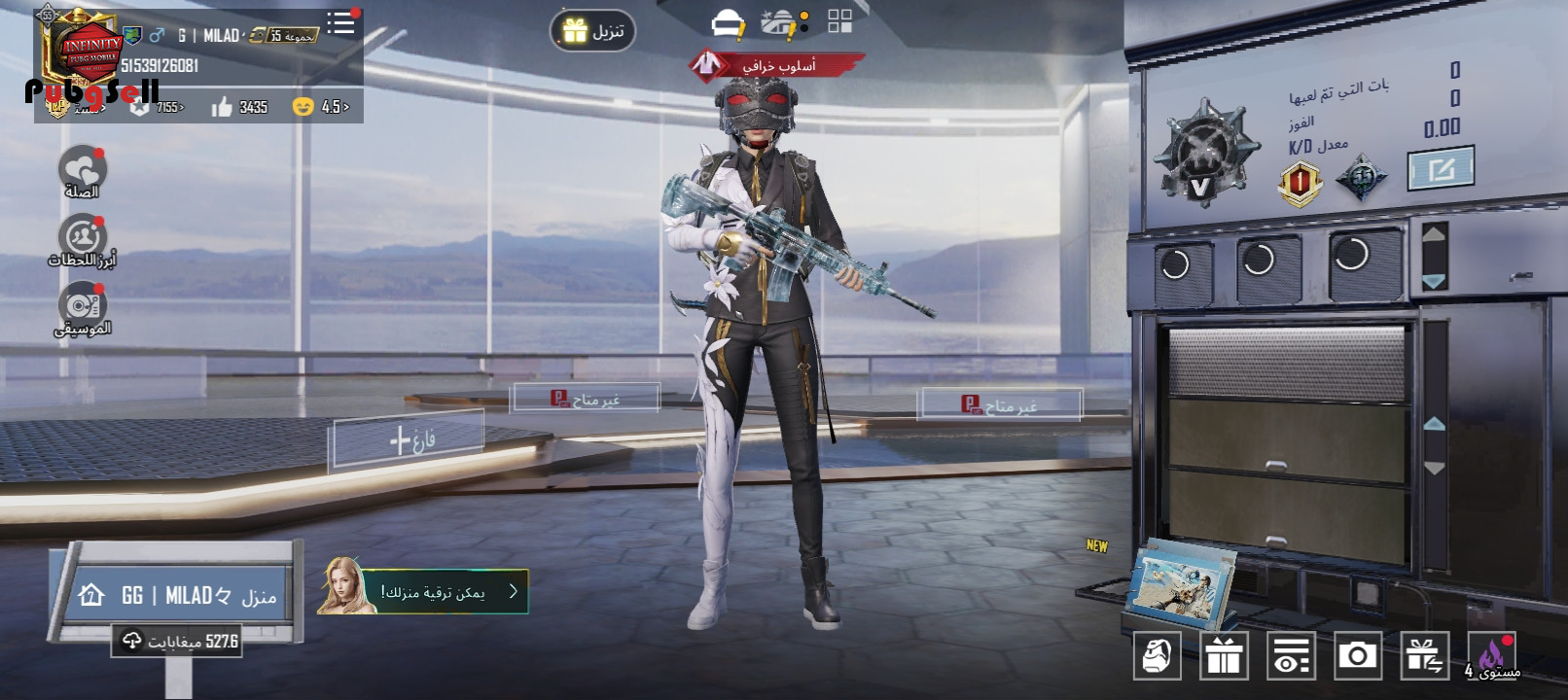
Task: Take a screenshot with the camera icon
Action: pos(1358,656)
